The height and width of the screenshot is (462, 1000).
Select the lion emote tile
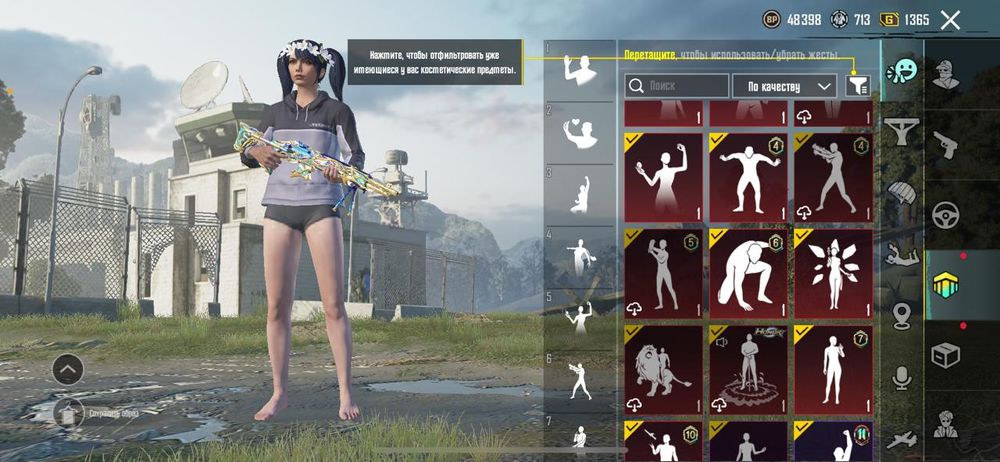click(662, 369)
